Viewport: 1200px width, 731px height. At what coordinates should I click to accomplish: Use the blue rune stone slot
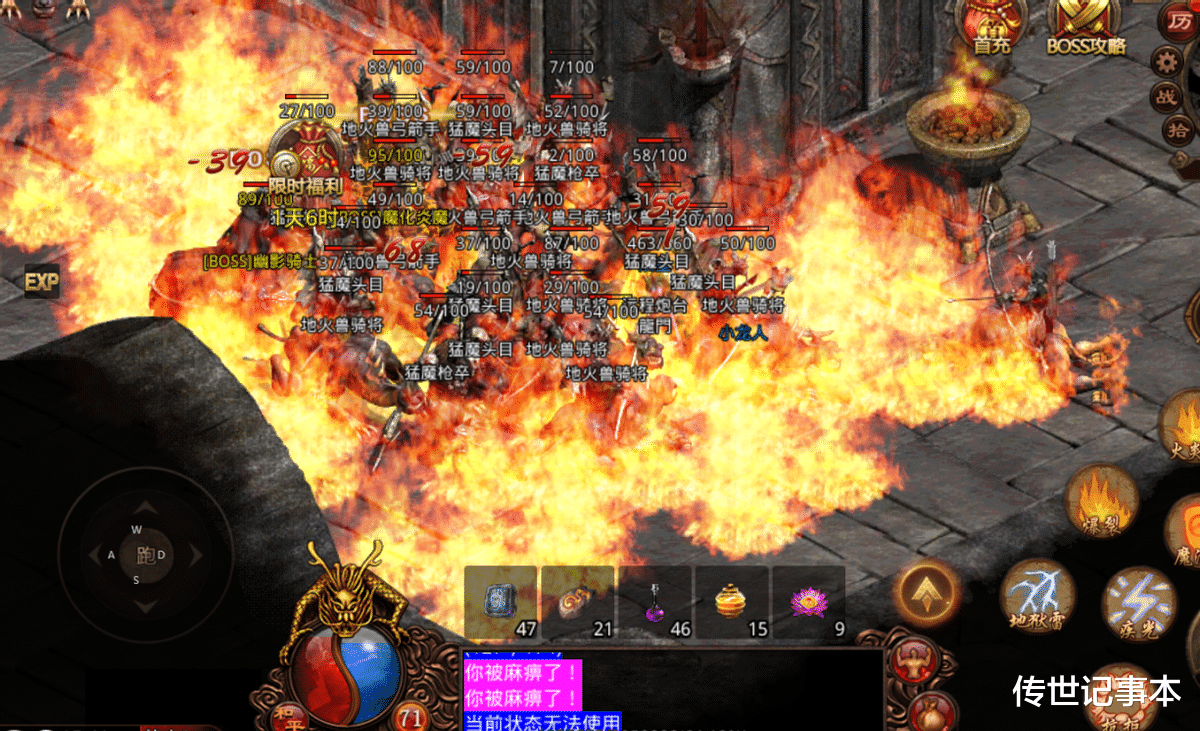point(500,602)
